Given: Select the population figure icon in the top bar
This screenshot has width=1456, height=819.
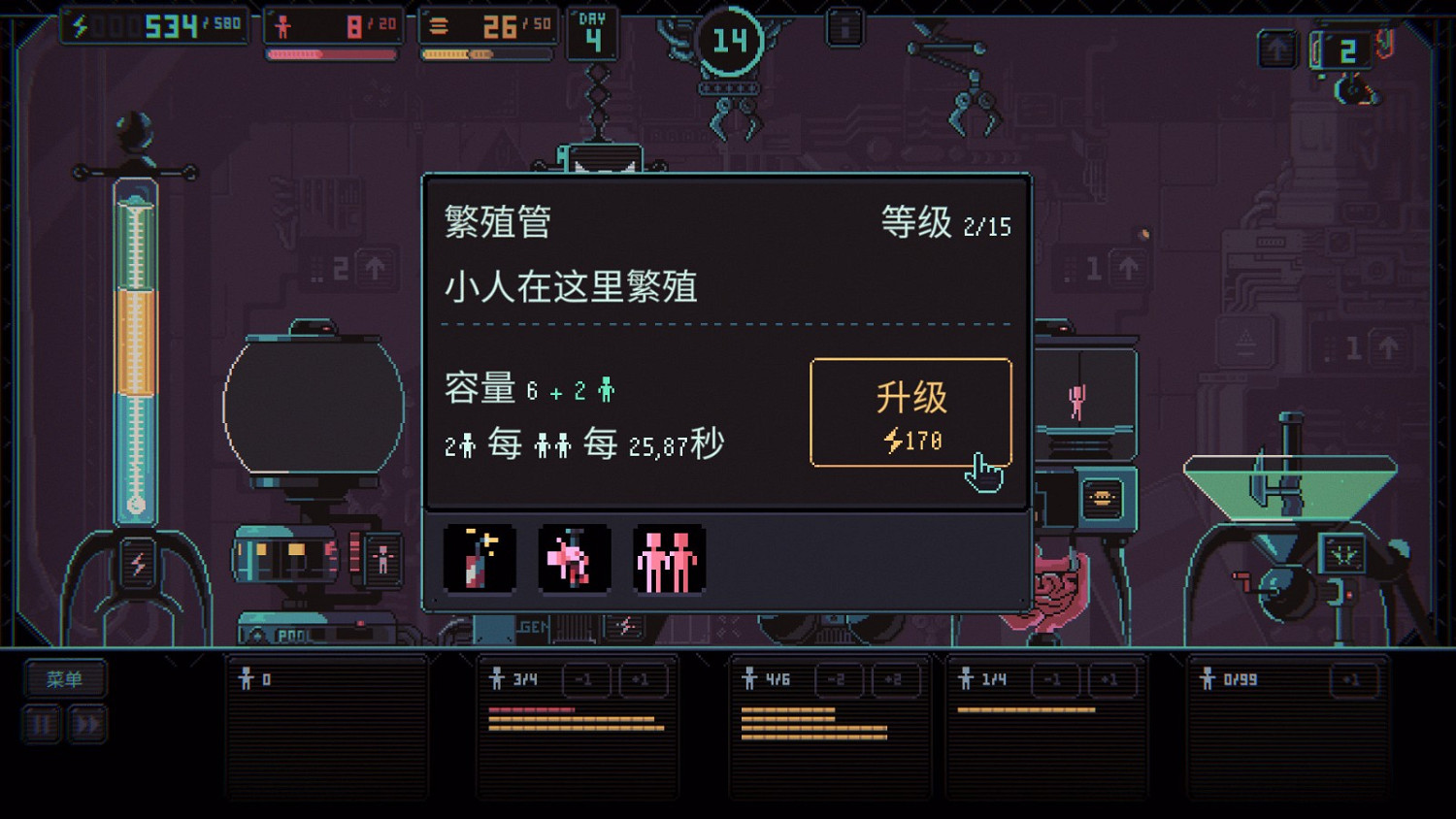Looking at the screenshot, I should [x=281, y=26].
